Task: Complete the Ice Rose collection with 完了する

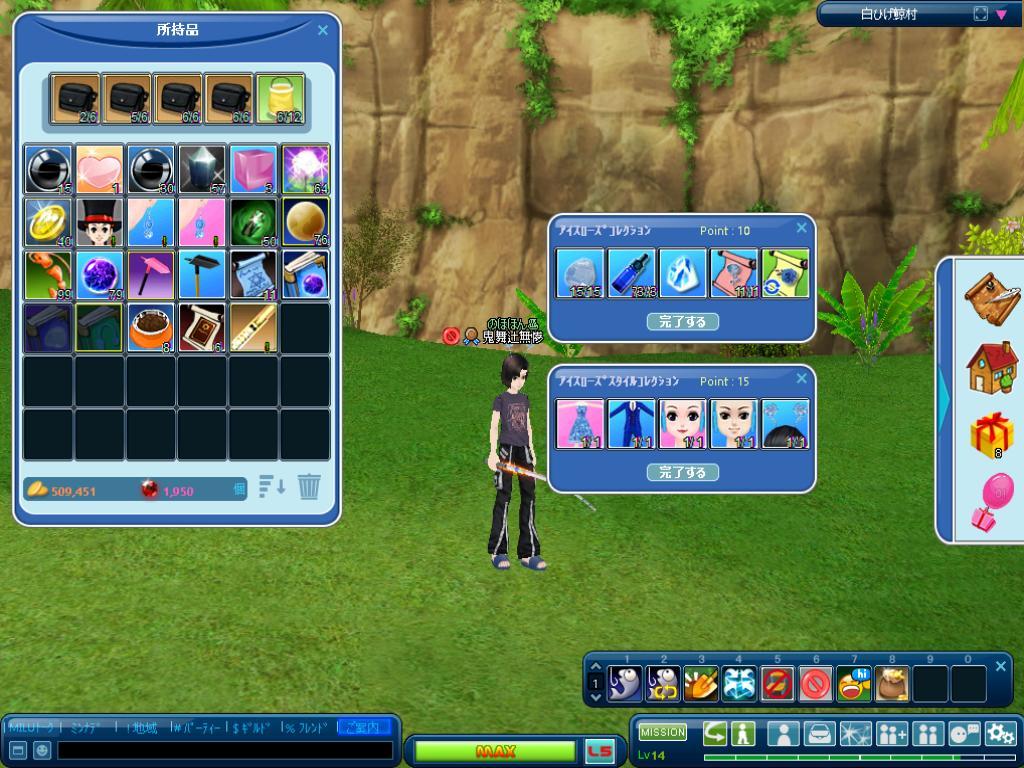Action: pos(682,322)
